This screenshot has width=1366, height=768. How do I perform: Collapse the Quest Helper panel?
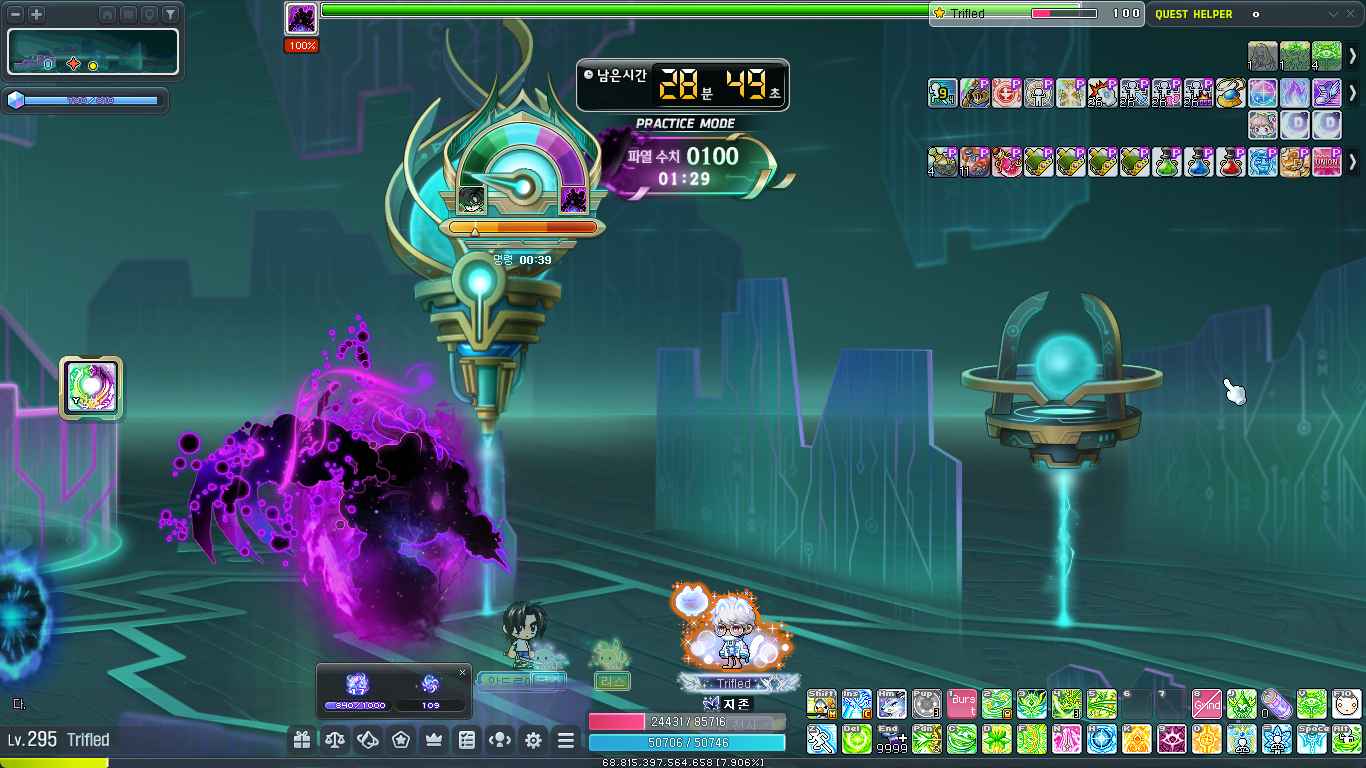pyautogui.click(x=1333, y=14)
